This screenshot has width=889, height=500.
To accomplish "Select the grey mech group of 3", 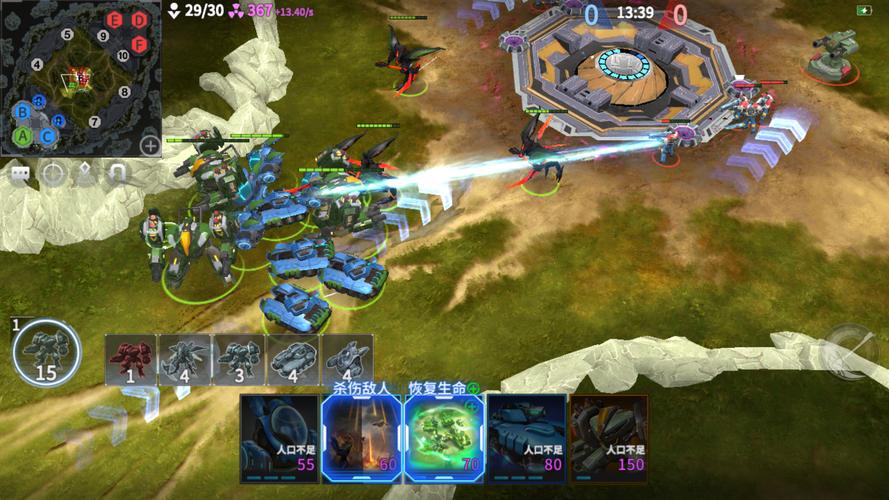I will pos(239,359).
